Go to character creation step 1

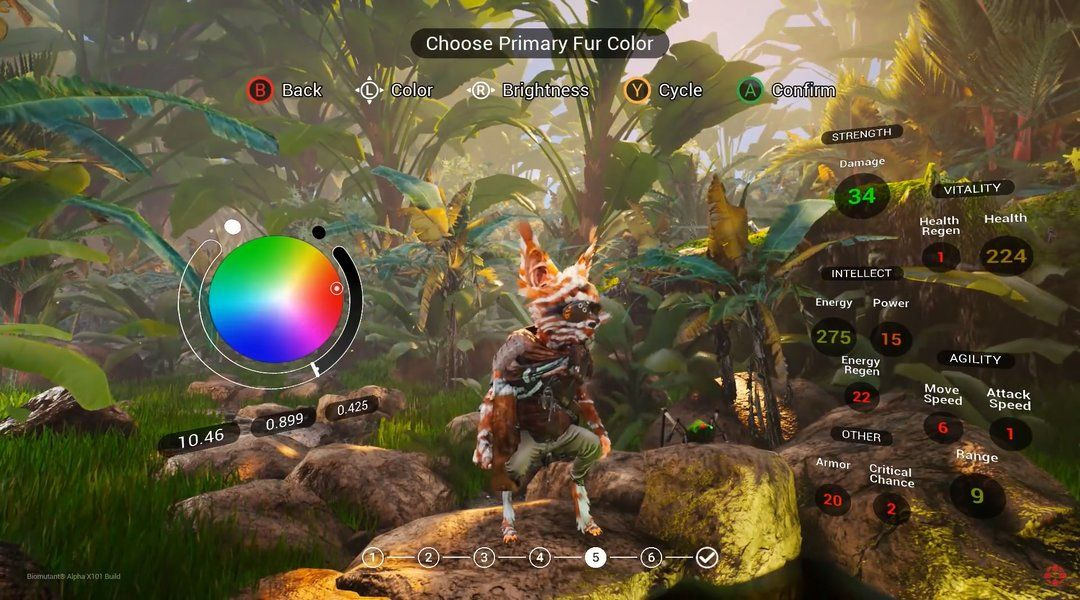point(373,557)
